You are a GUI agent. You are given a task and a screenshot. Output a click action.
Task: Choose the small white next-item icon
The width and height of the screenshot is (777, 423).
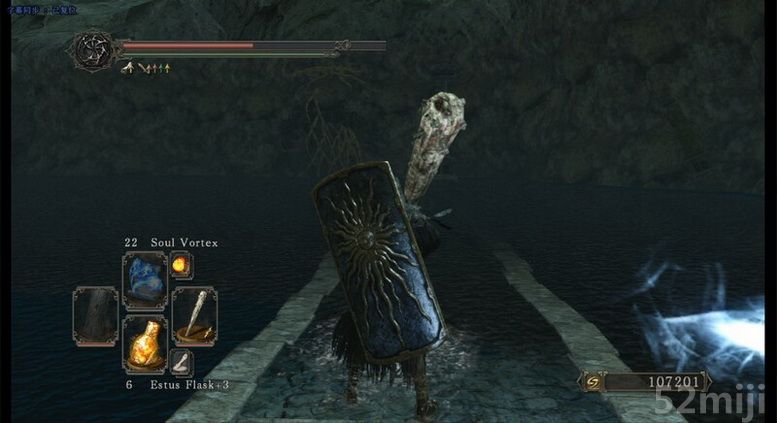point(181,362)
